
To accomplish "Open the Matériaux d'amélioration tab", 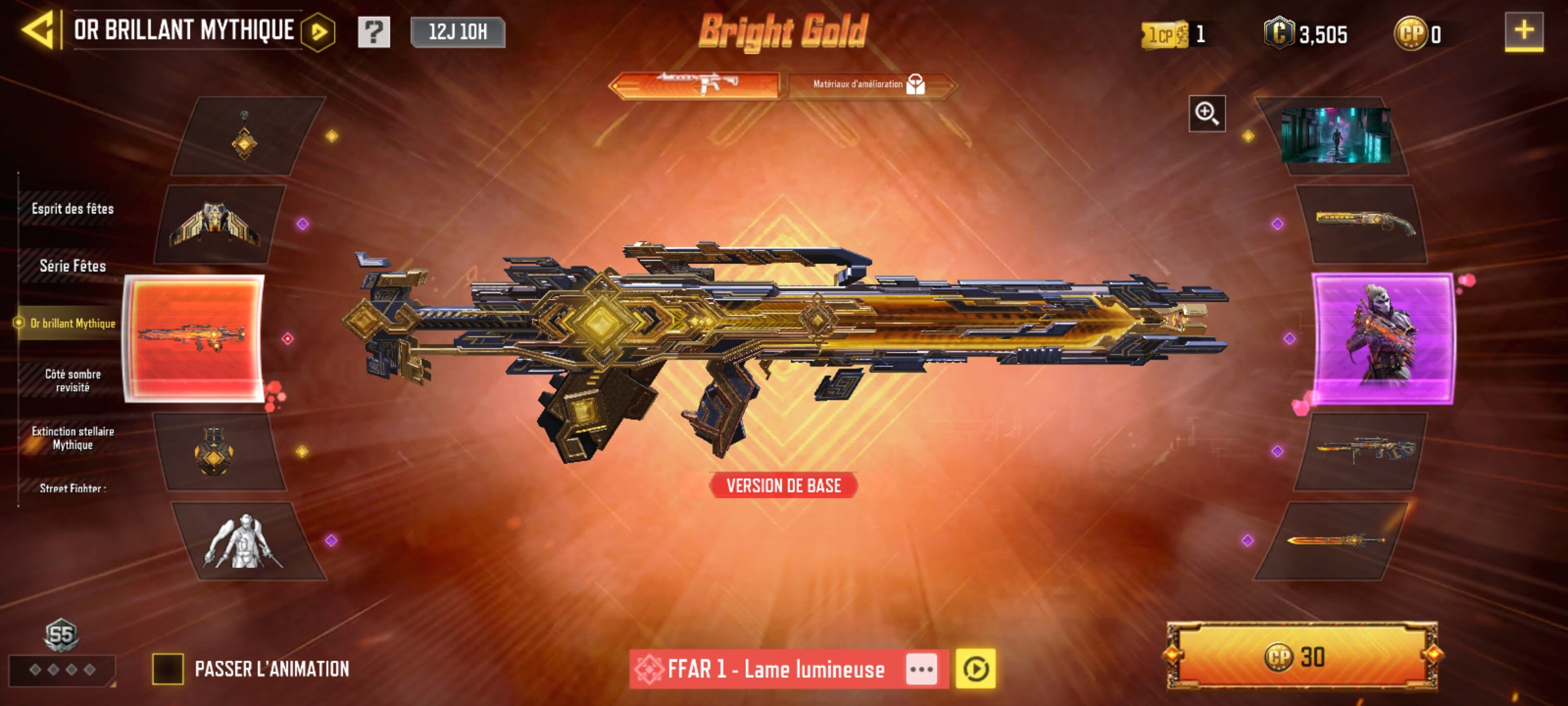I will click(870, 84).
